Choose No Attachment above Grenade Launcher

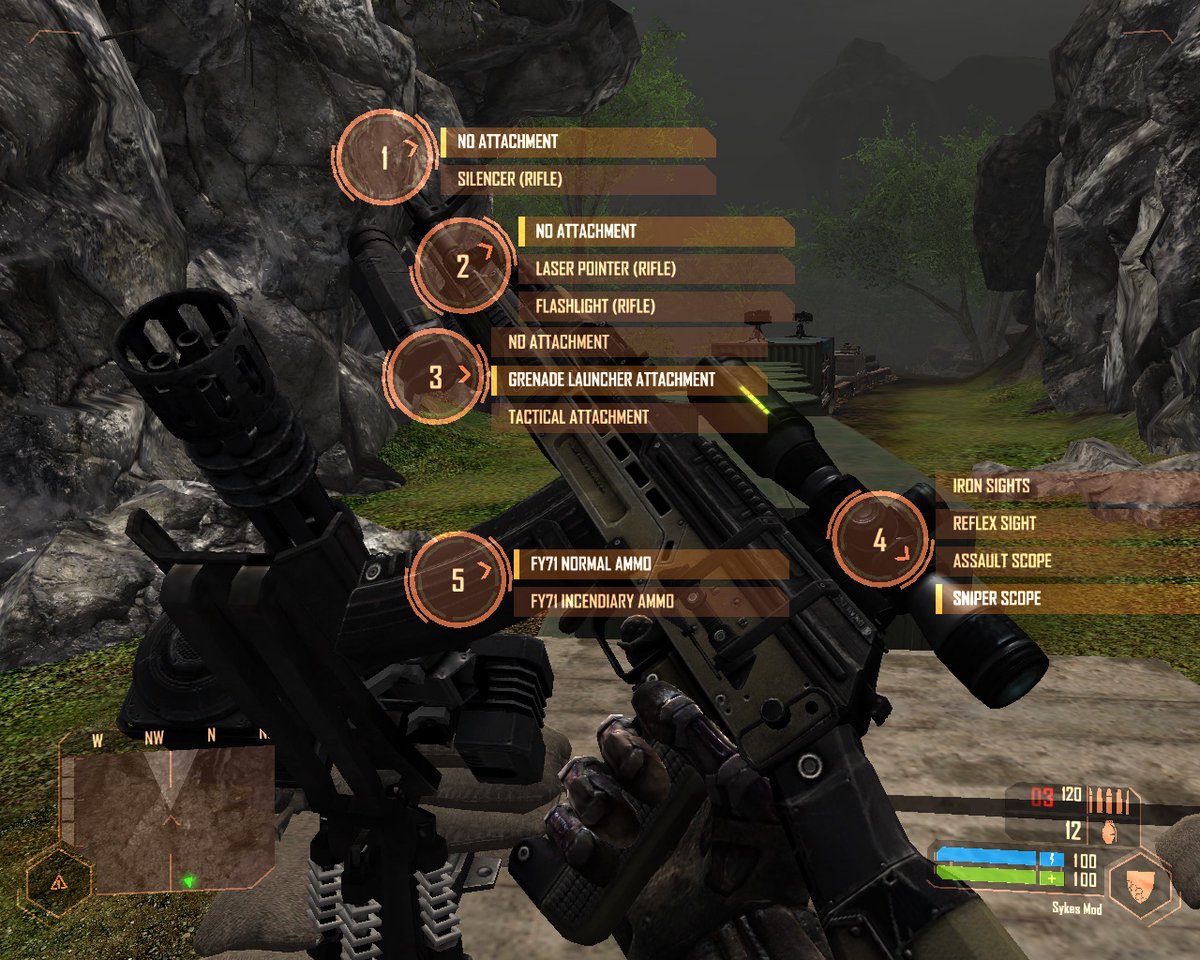pyautogui.click(x=629, y=342)
